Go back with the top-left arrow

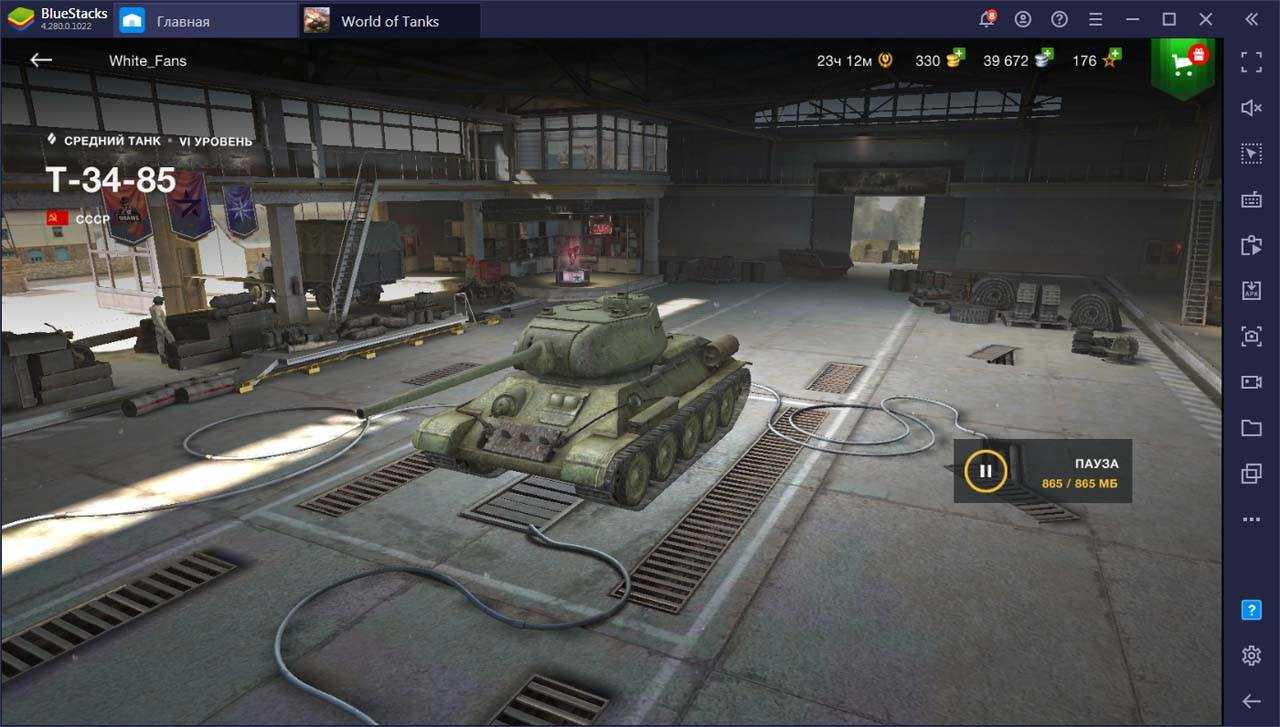point(40,60)
